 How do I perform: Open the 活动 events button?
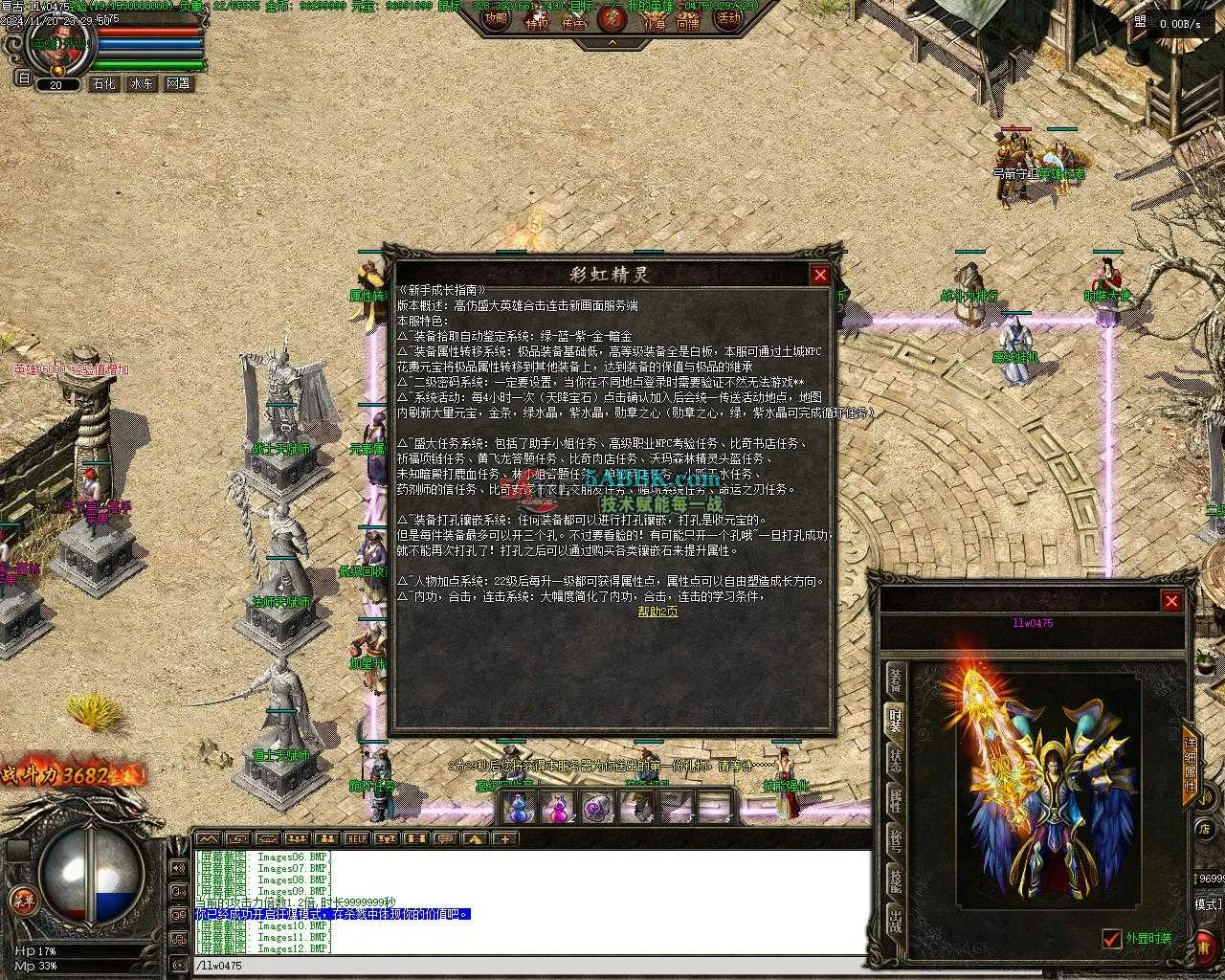tap(729, 19)
